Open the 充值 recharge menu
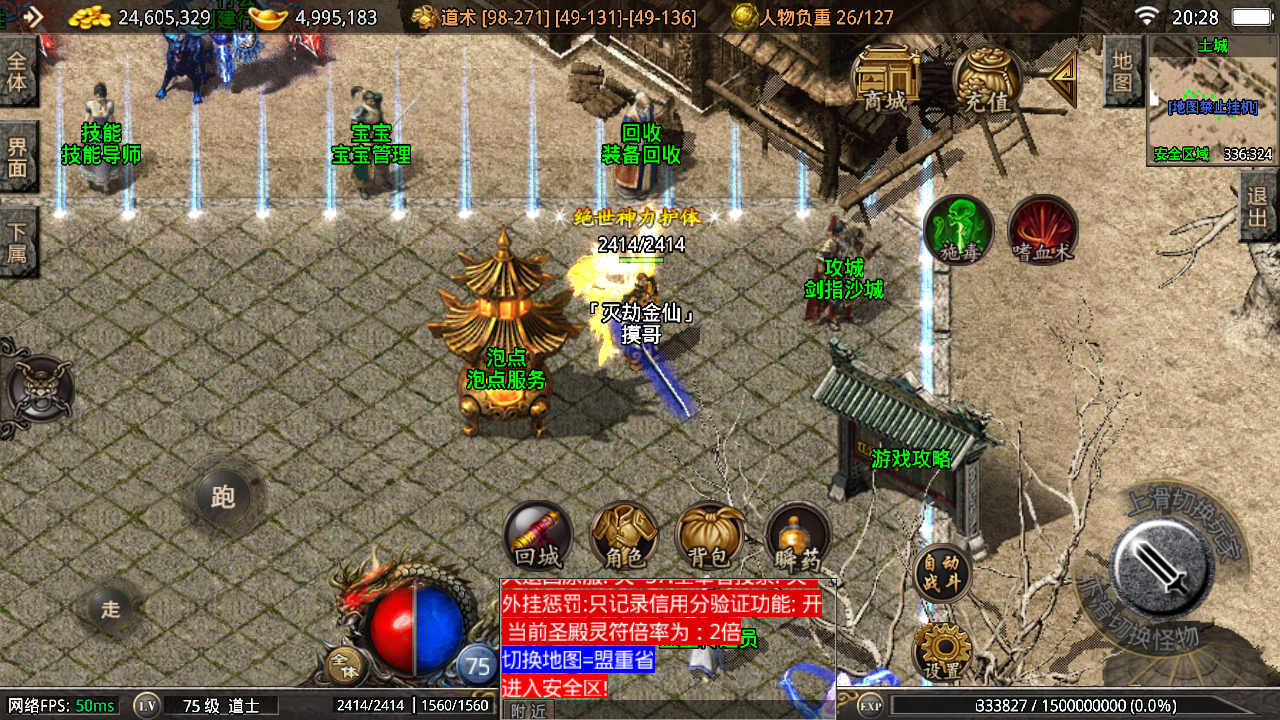Image resolution: width=1280 pixels, height=720 pixels. tap(987, 78)
